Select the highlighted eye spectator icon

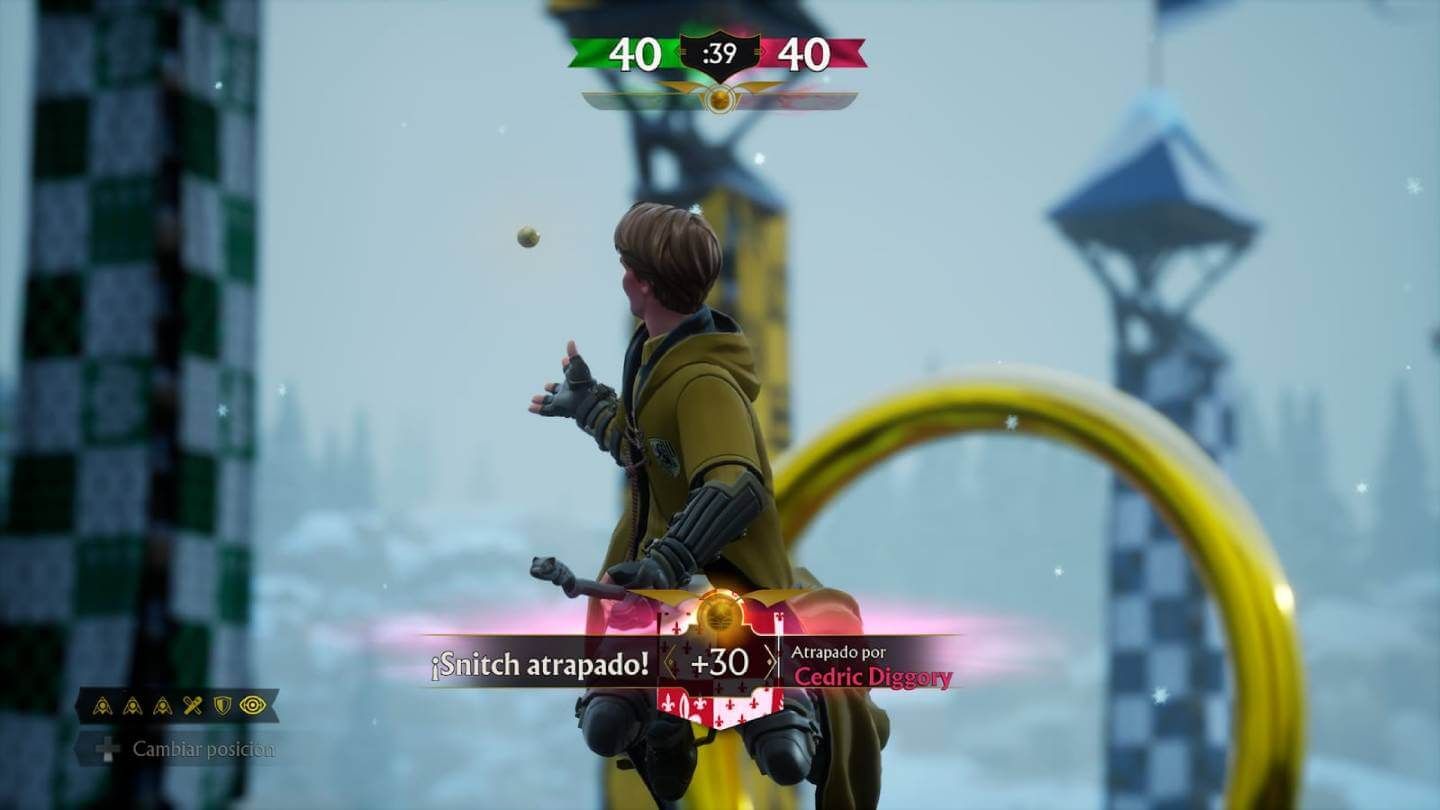(x=252, y=706)
